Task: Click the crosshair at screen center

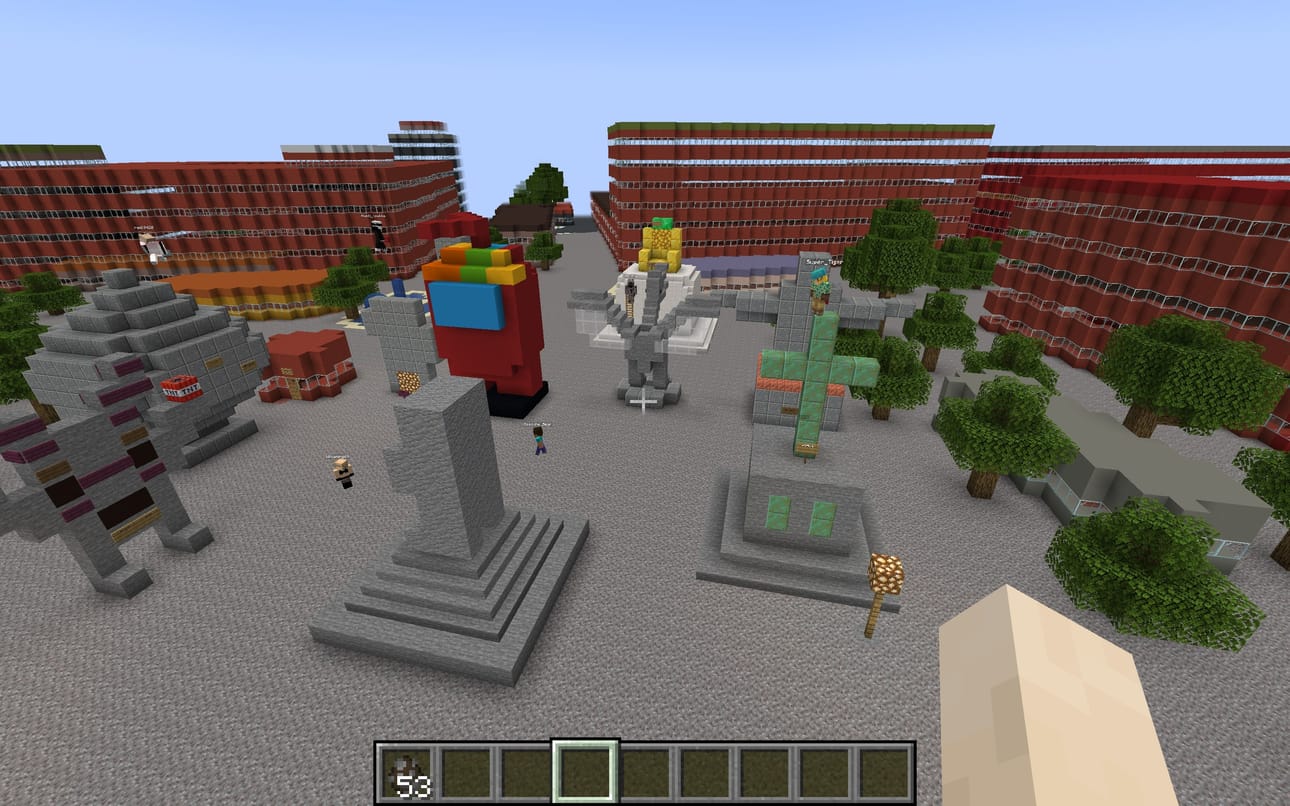Action: tap(645, 403)
